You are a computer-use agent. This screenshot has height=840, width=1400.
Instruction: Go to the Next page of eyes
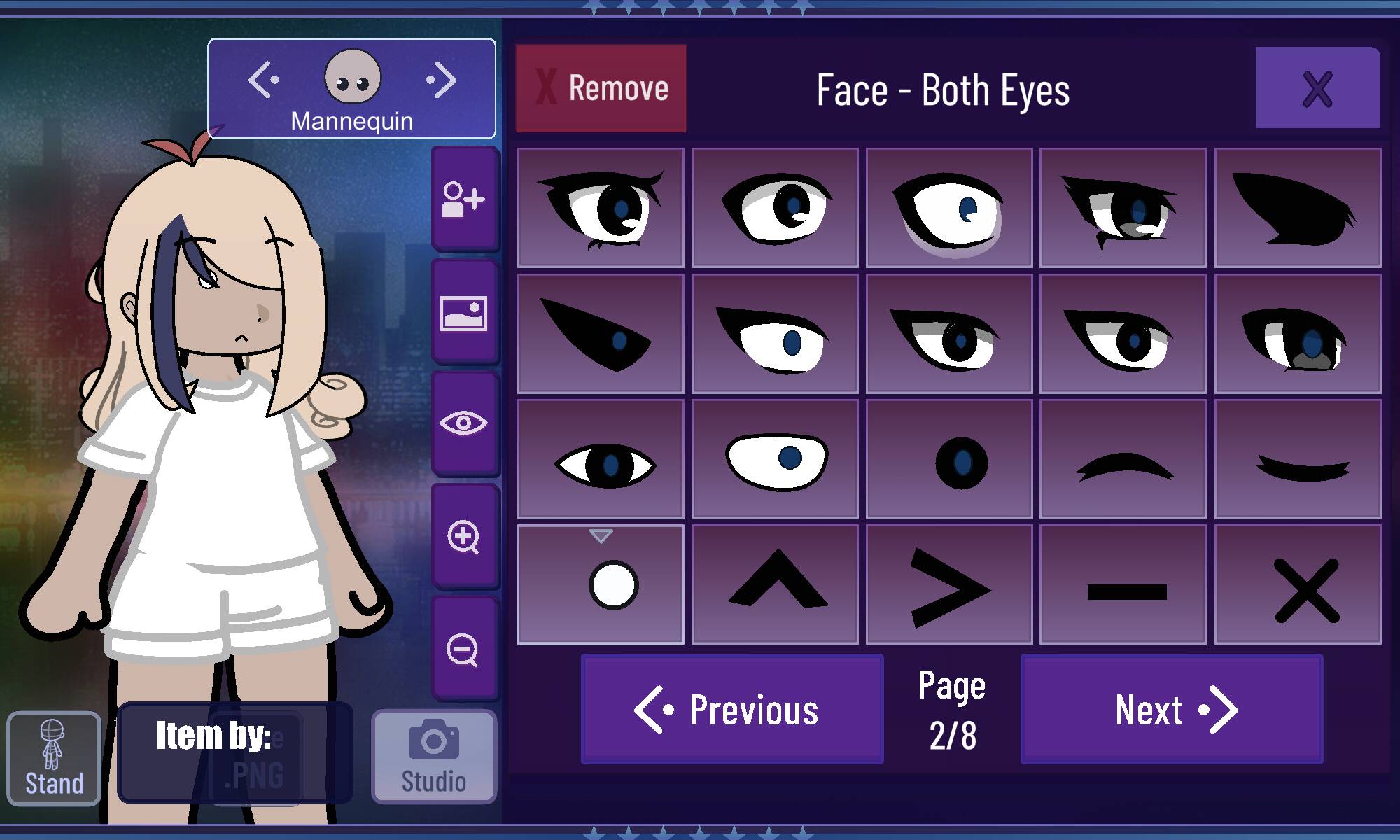pyautogui.click(x=1172, y=710)
